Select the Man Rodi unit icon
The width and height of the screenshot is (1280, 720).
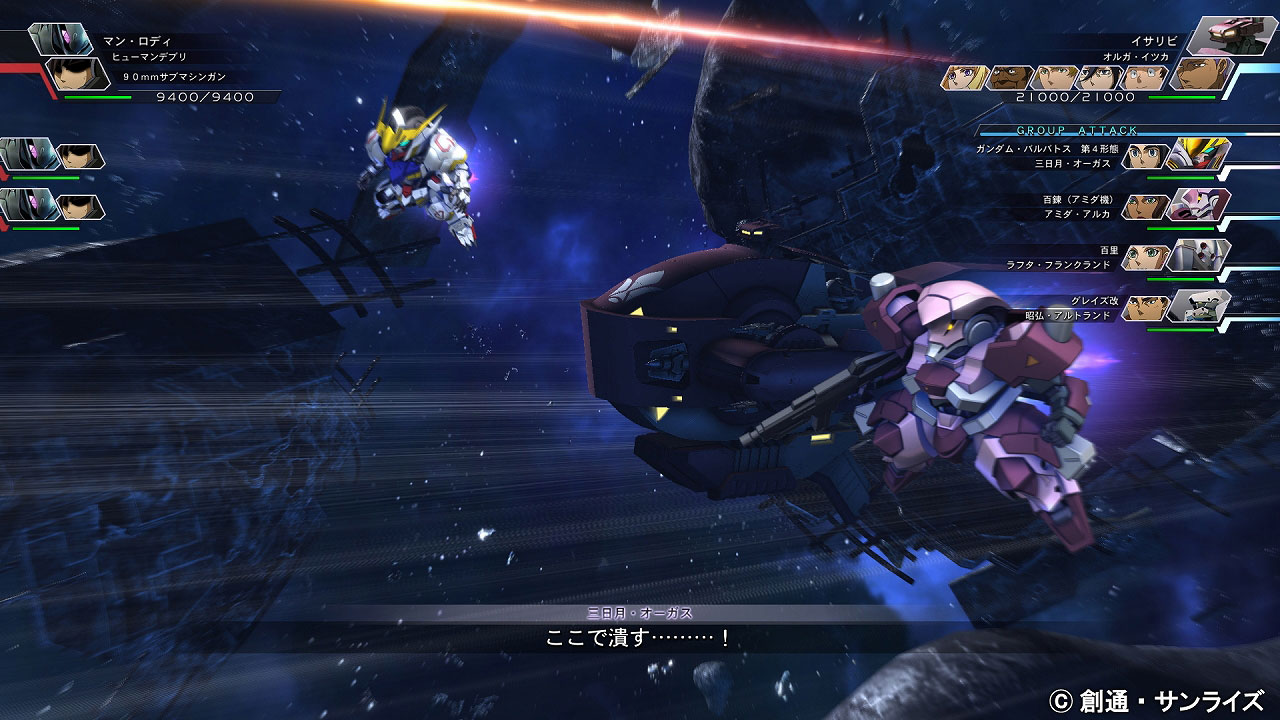coord(62,38)
